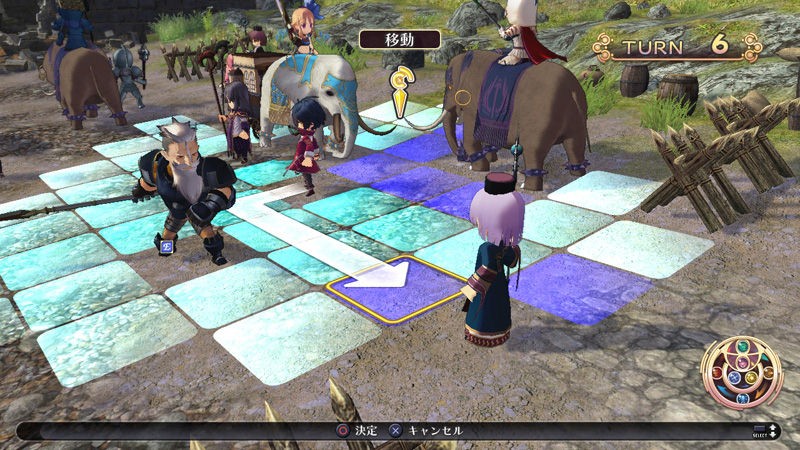Select the yellow-outlined destination tile
800x450 pixels.
pyautogui.click(x=400, y=290)
